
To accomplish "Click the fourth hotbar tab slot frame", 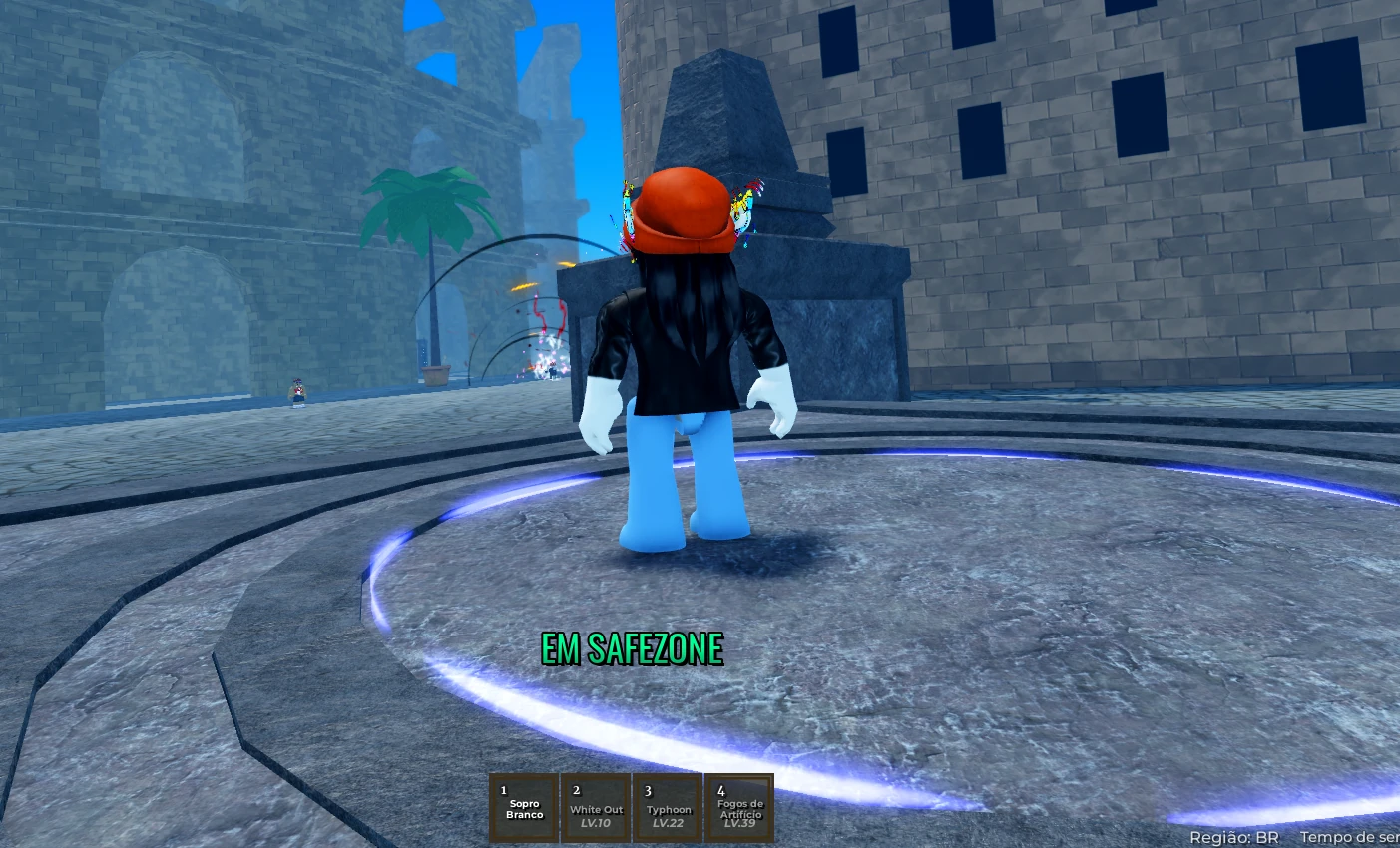I will click(x=739, y=806).
